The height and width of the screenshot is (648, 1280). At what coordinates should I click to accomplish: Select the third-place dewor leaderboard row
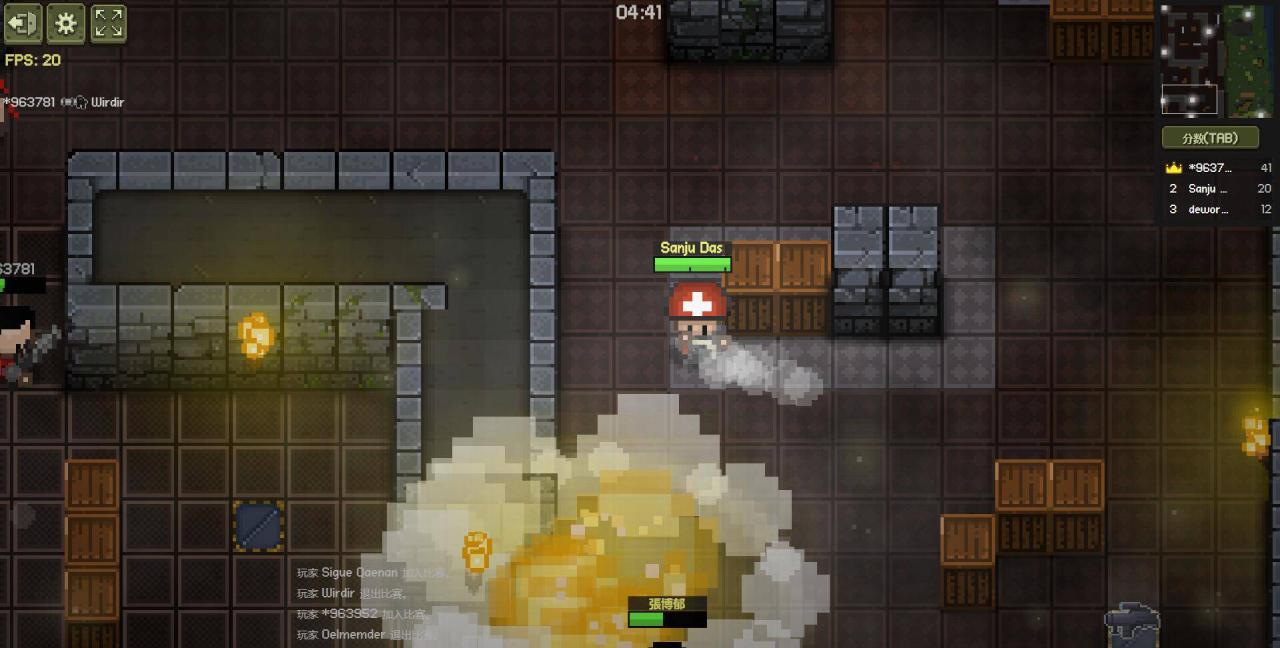pyautogui.click(x=1217, y=210)
